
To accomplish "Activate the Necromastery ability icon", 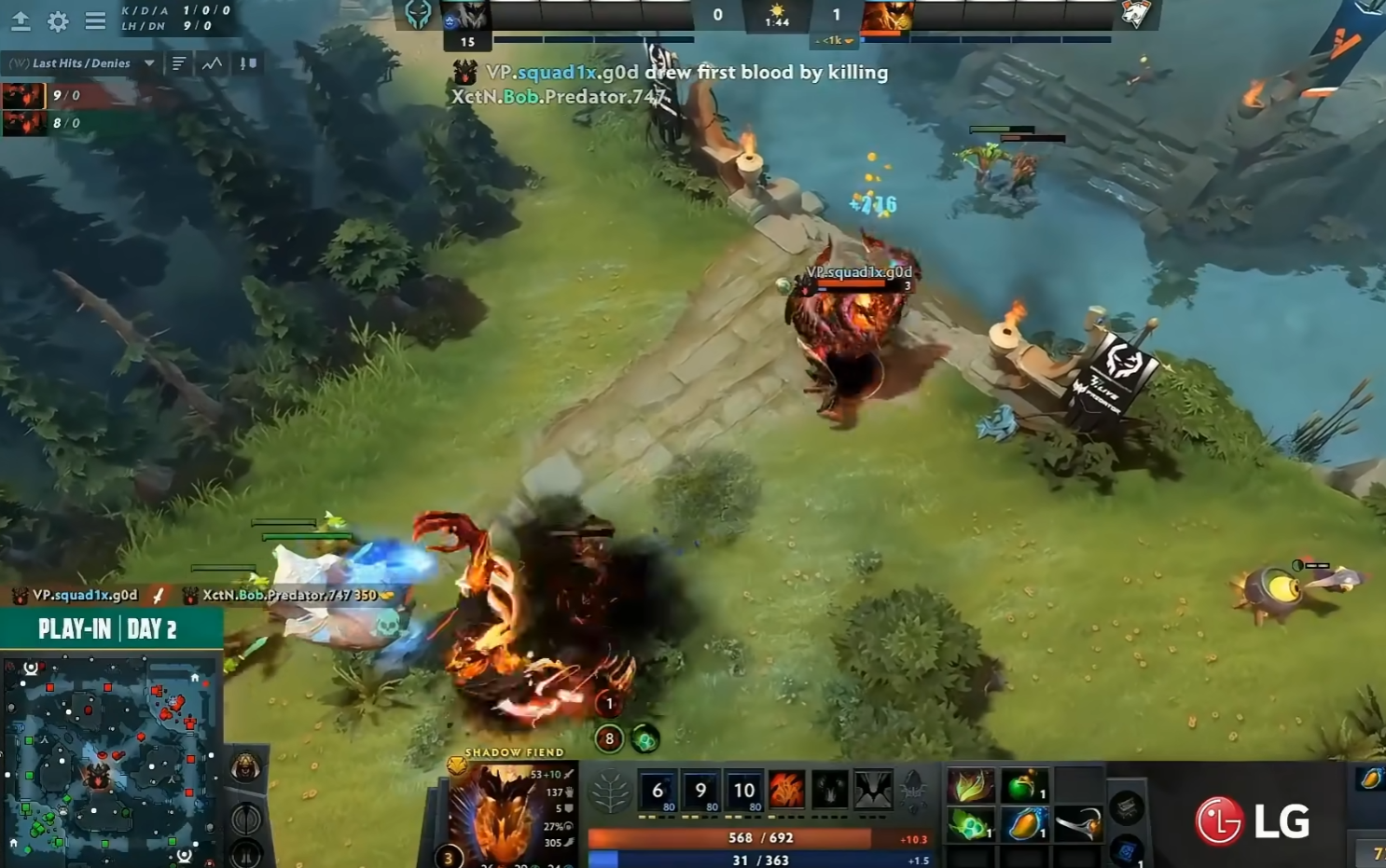I will pos(786,791).
